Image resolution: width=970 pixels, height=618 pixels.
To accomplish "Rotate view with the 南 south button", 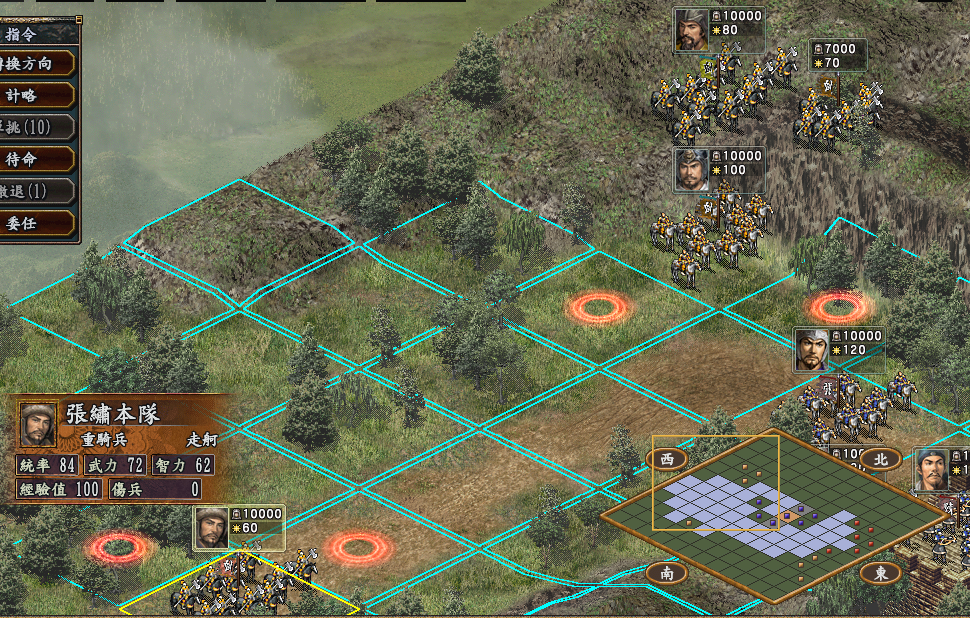I will click(x=667, y=573).
